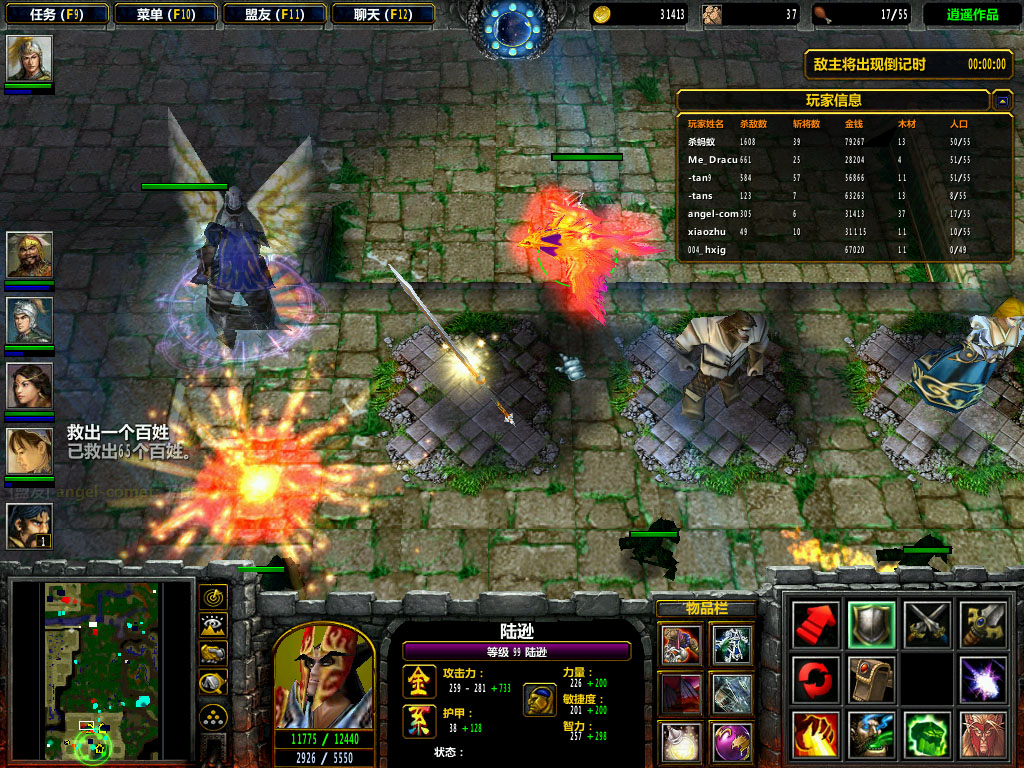Use the purple orb inventory item
This screenshot has height=768, width=1024.
pos(732,742)
